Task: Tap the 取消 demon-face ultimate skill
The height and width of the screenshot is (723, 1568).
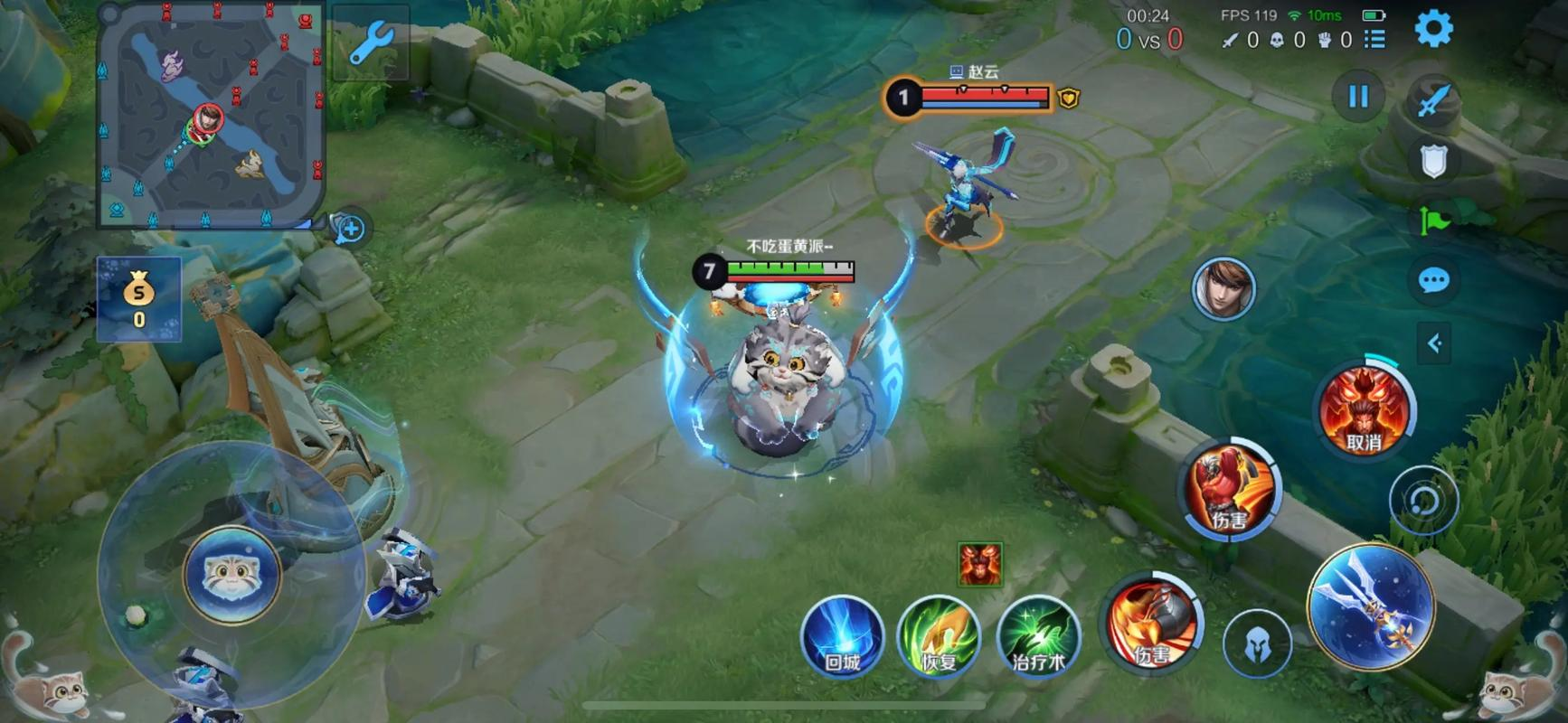Action: click(x=1364, y=410)
